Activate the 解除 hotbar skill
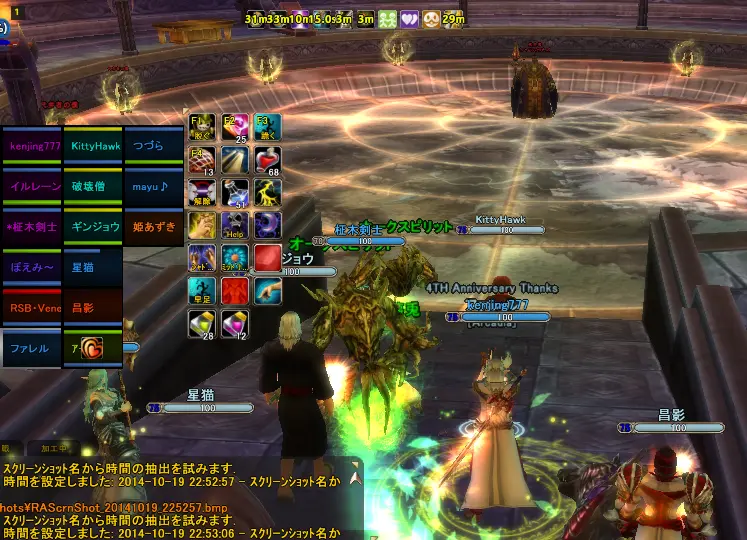The width and height of the screenshot is (747, 540). click(x=201, y=192)
